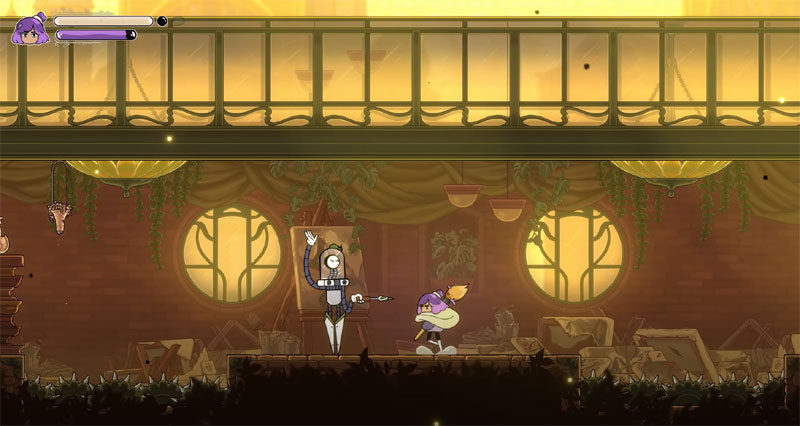Screen dimensions: 800x426
Task: Select the black orb beside the top bar
Action: (x=162, y=20)
